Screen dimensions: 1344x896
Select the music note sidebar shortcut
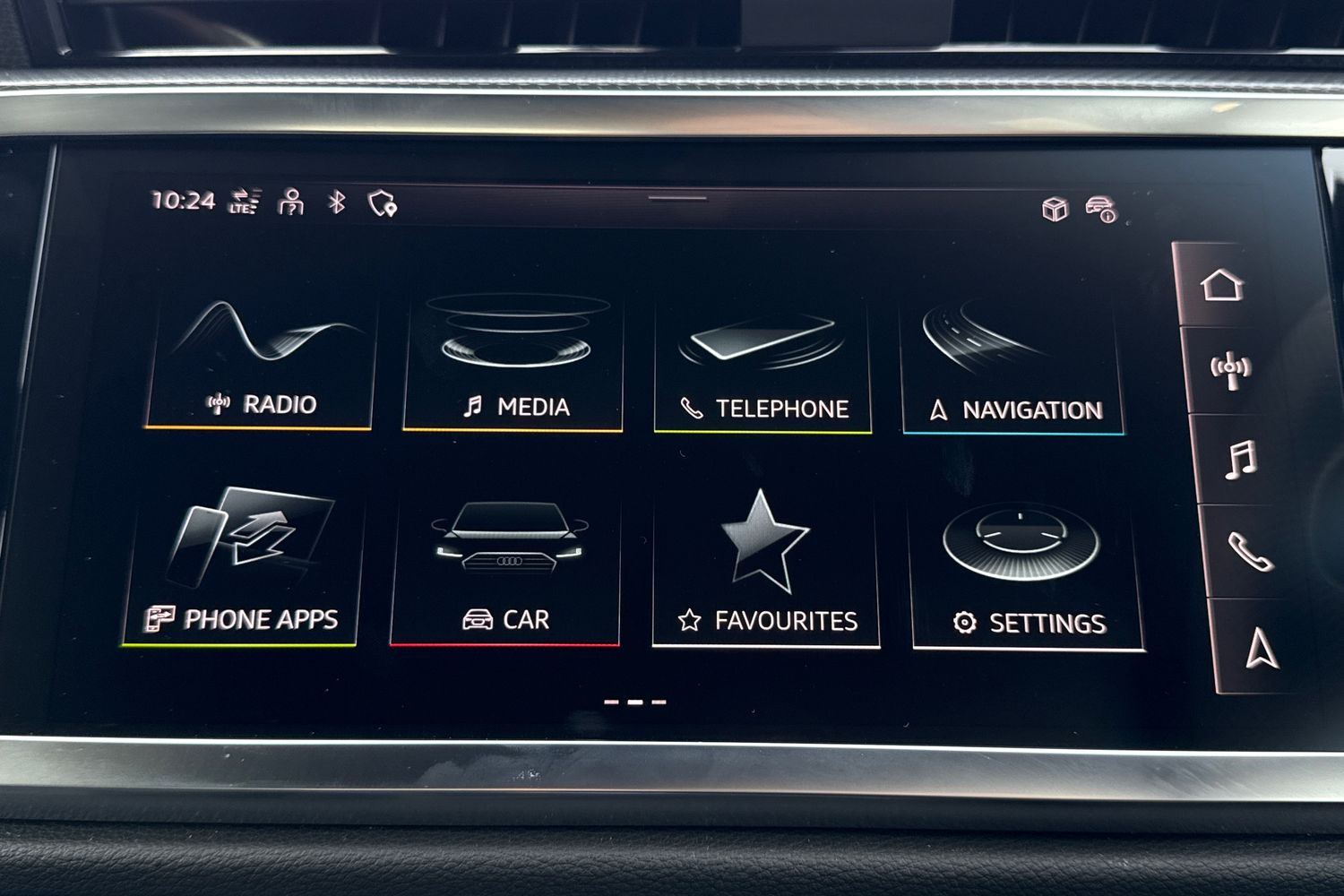(x=1240, y=460)
